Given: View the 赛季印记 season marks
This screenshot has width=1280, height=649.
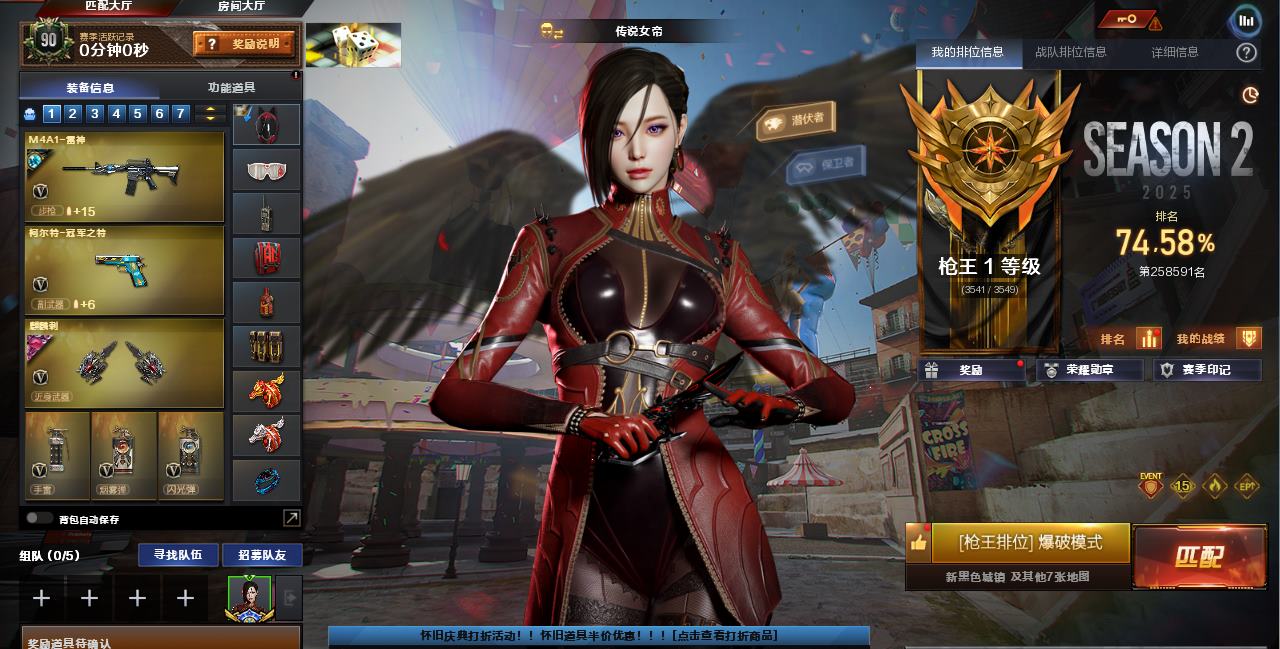Looking at the screenshot, I should pyautogui.click(x=1207, y=370).
